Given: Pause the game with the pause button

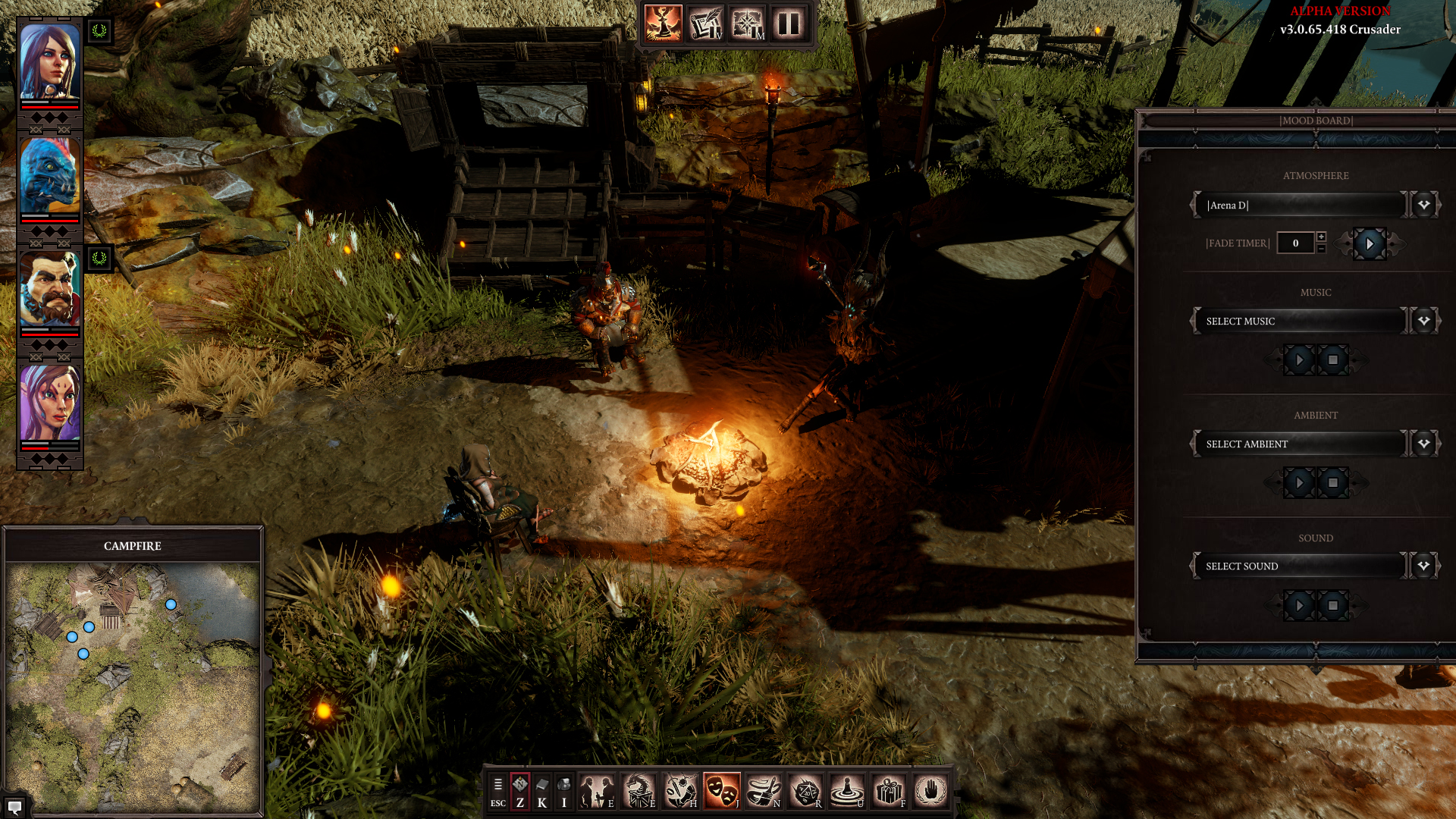Looking at the screenshot, I should pos(789,24).
